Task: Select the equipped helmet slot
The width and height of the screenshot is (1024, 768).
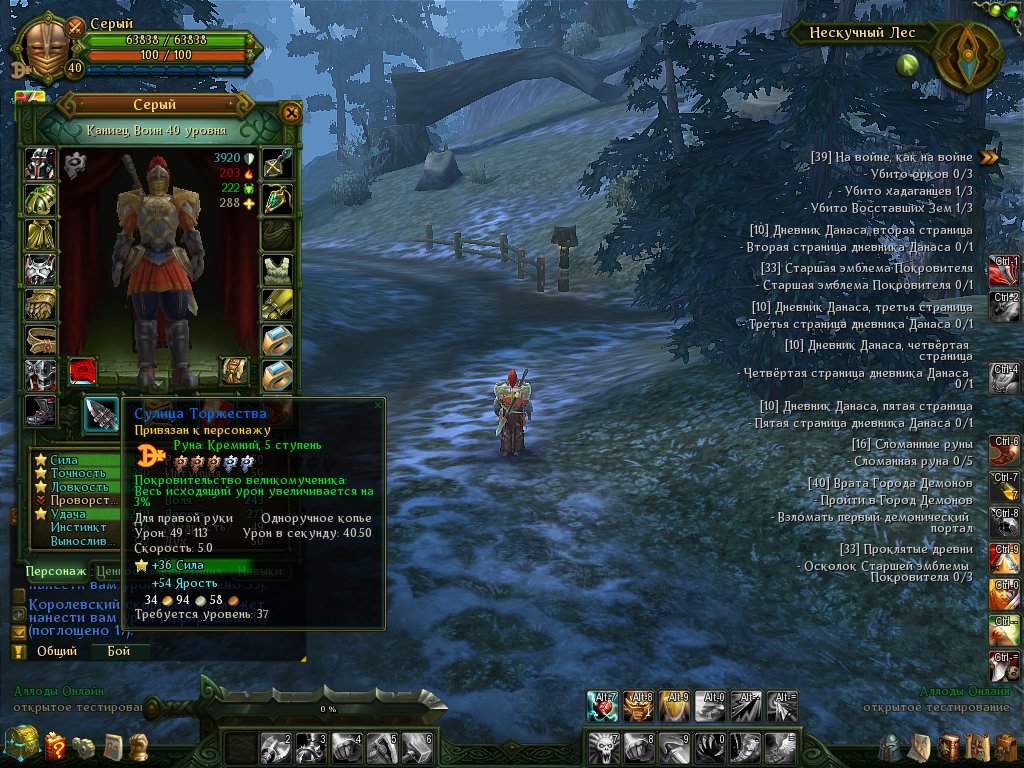Action: click(x=40, y=163)
